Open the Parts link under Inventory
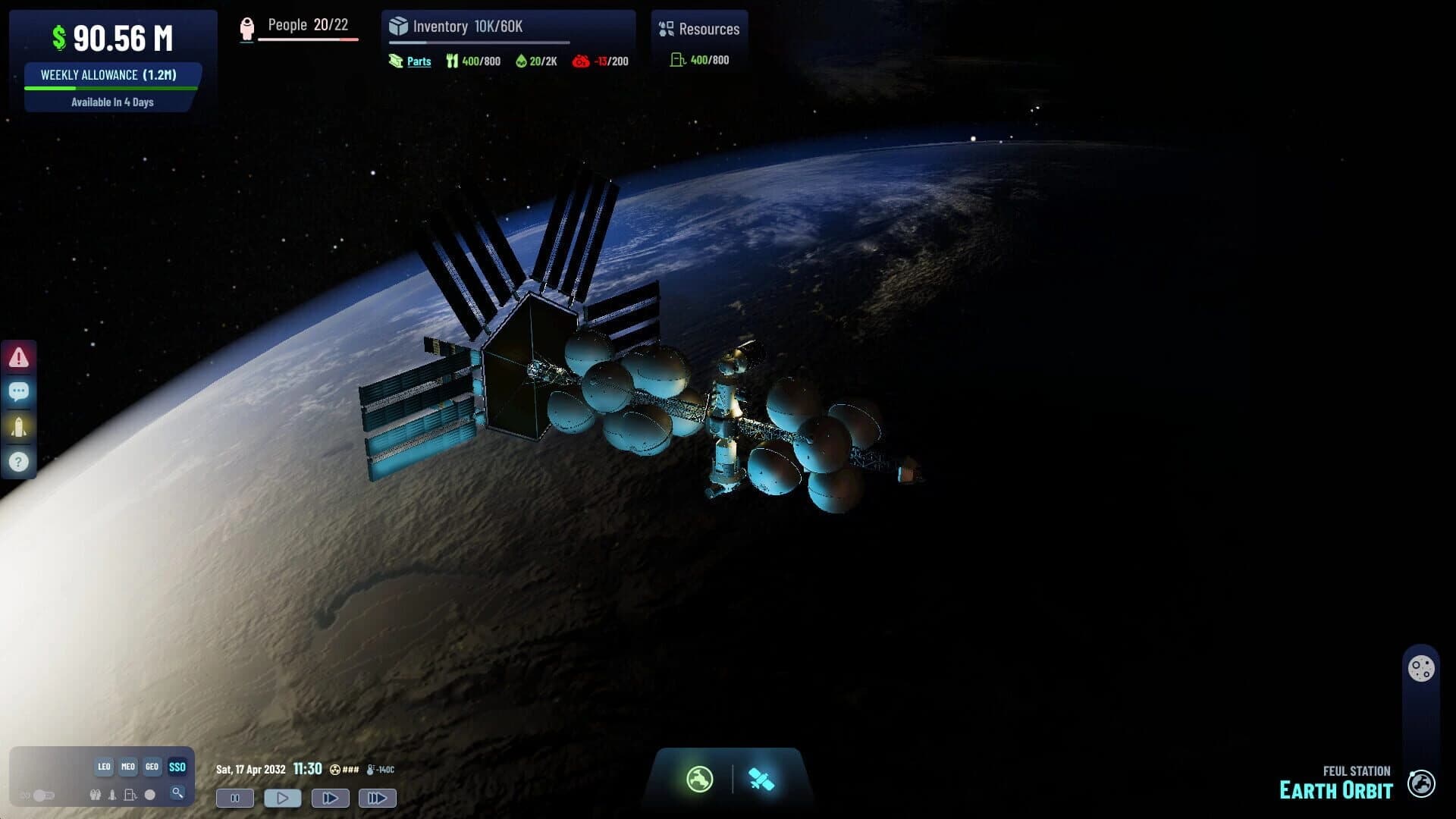Screen dimensions: 1456x819 point(418,61)
